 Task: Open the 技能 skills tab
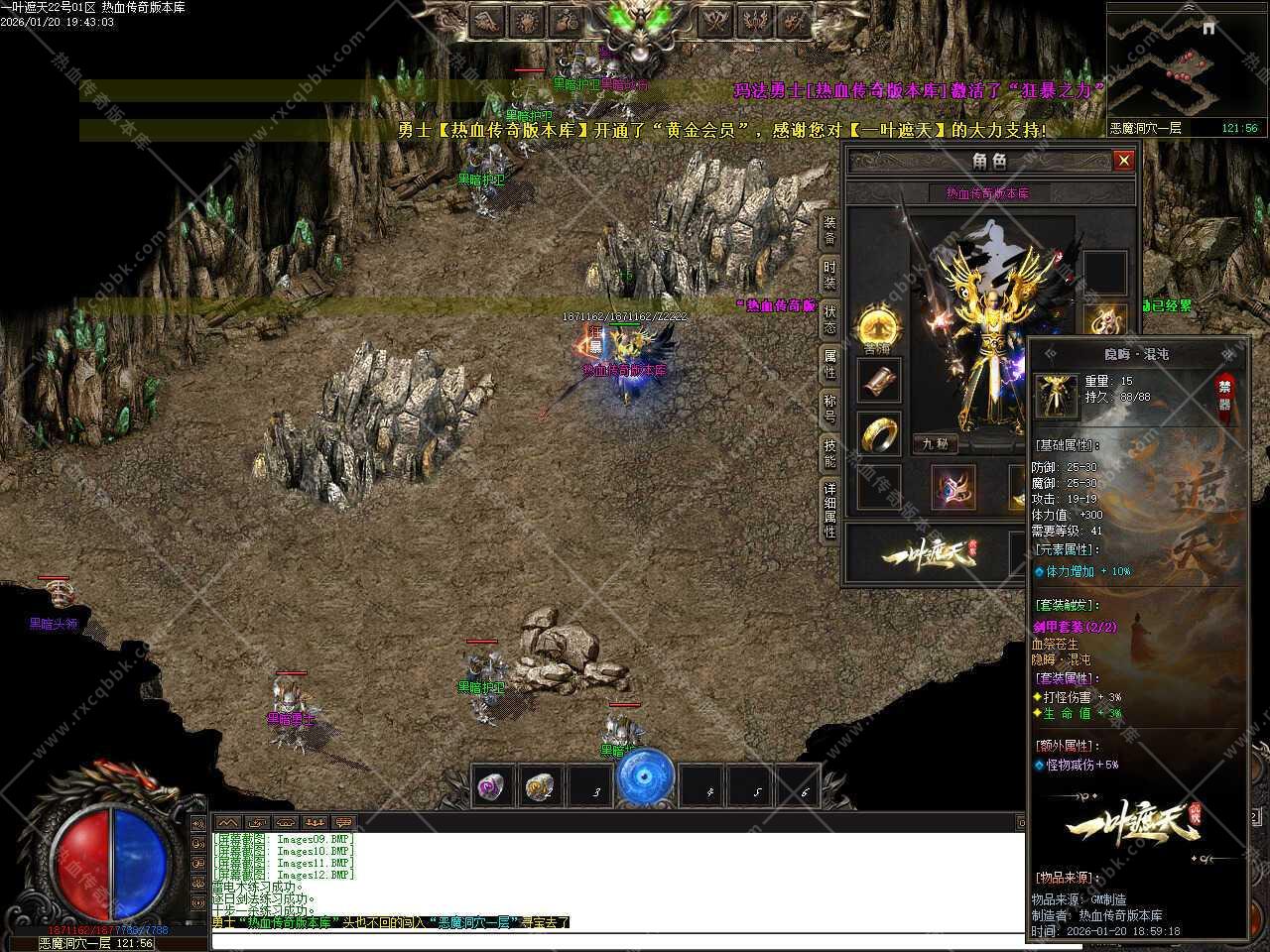(829, 453)
